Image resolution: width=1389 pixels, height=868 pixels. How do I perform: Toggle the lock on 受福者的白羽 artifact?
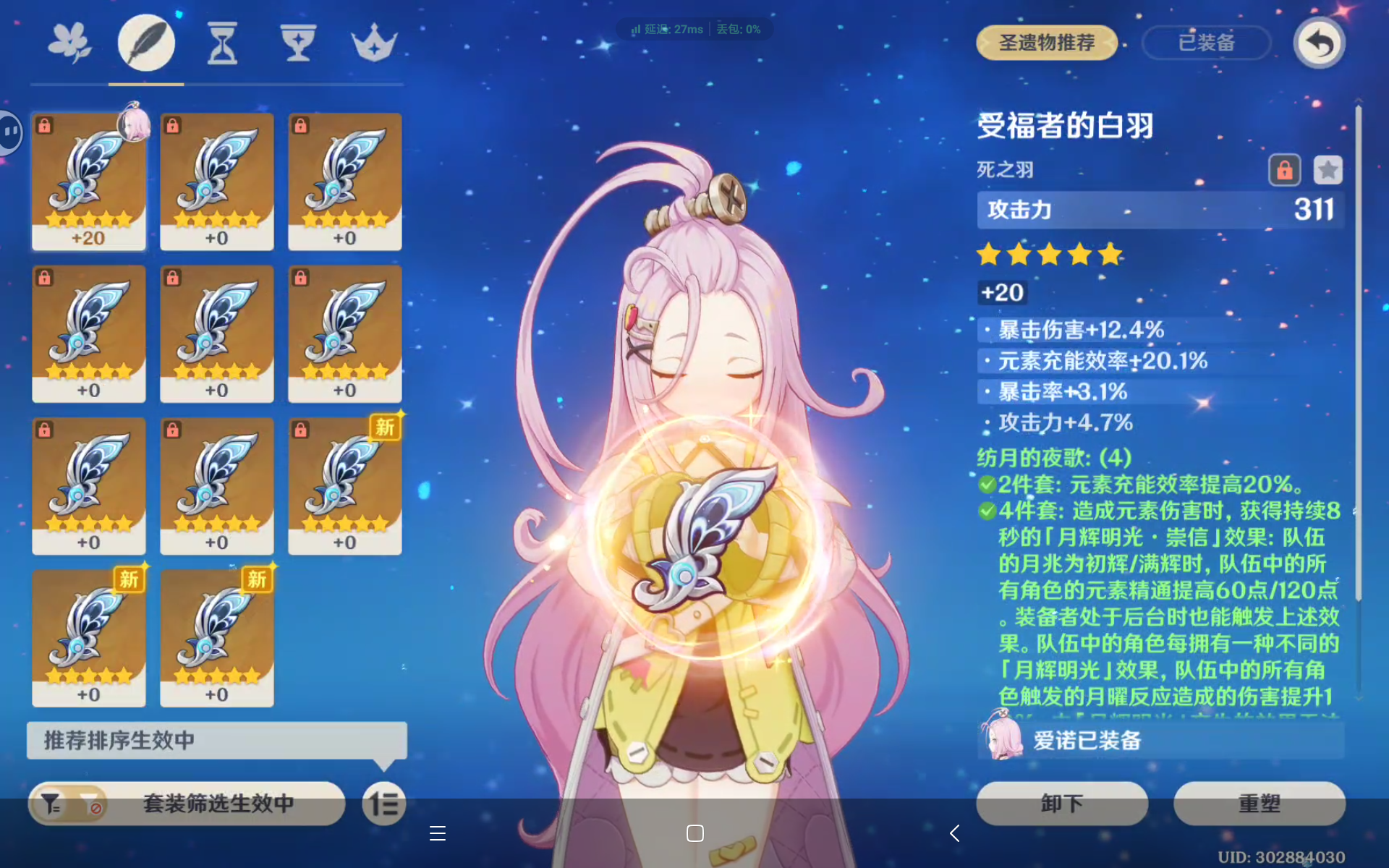1285,169
